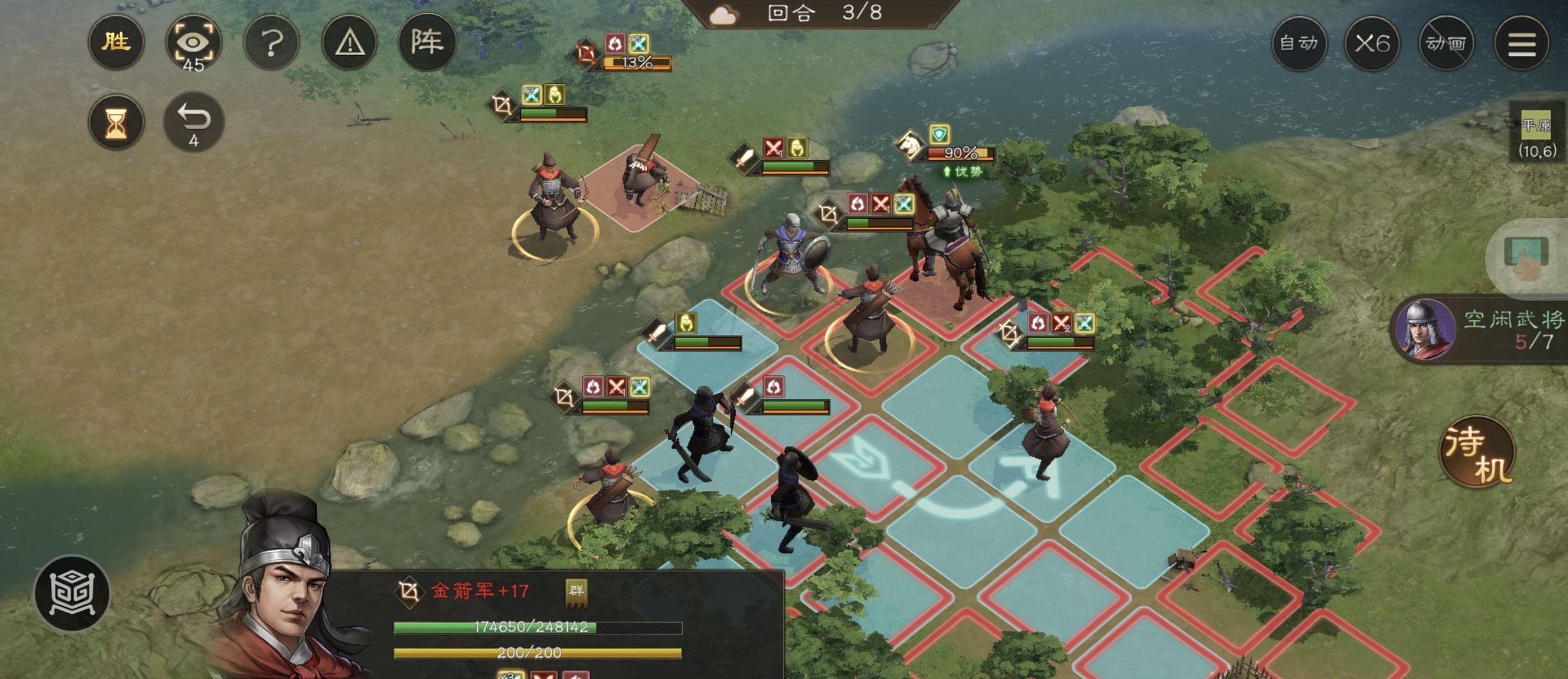
Task: Enable auto battle 自动
Action: click(x=1299, y=44)
